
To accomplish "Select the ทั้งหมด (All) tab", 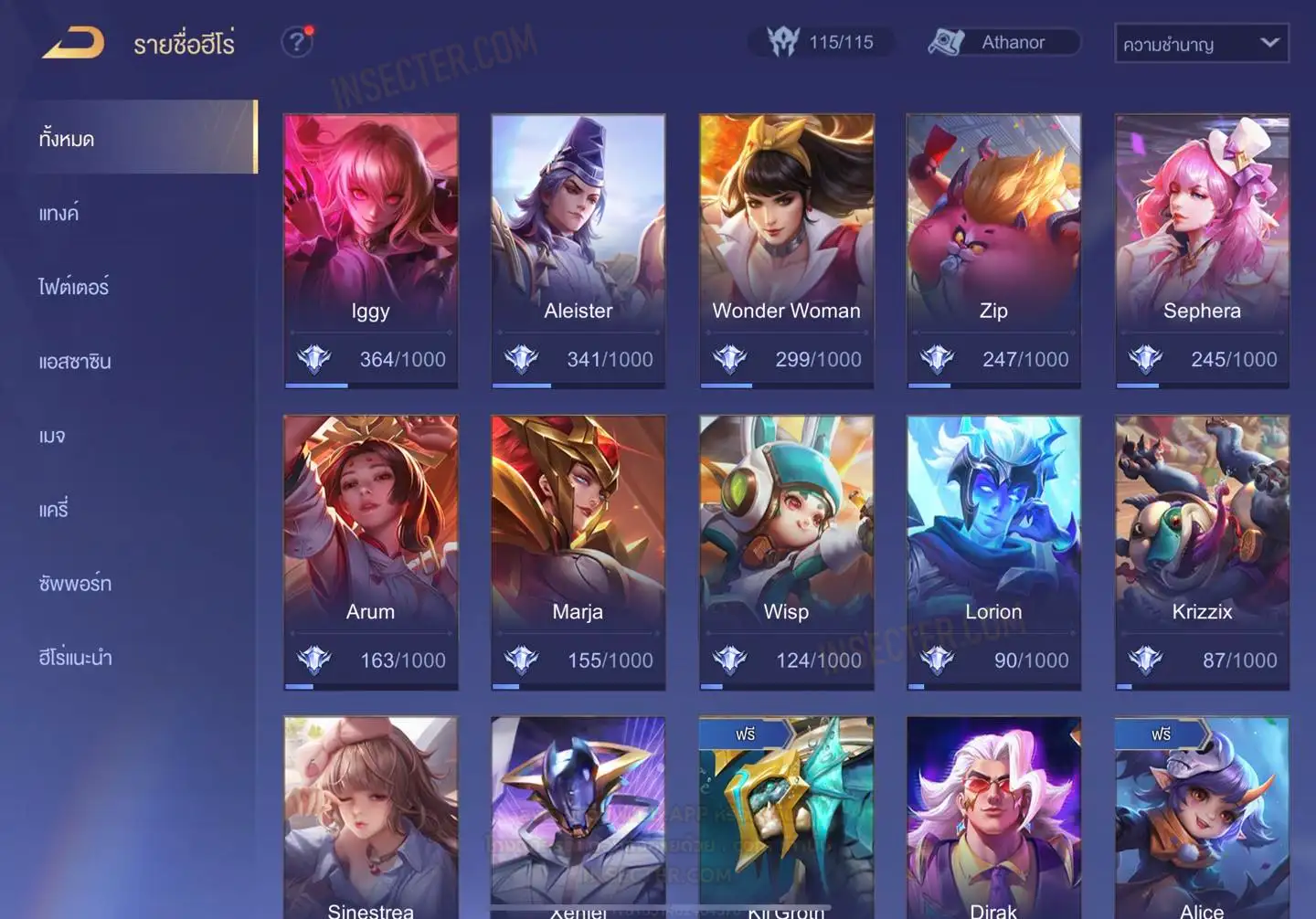I will point(67,139).
